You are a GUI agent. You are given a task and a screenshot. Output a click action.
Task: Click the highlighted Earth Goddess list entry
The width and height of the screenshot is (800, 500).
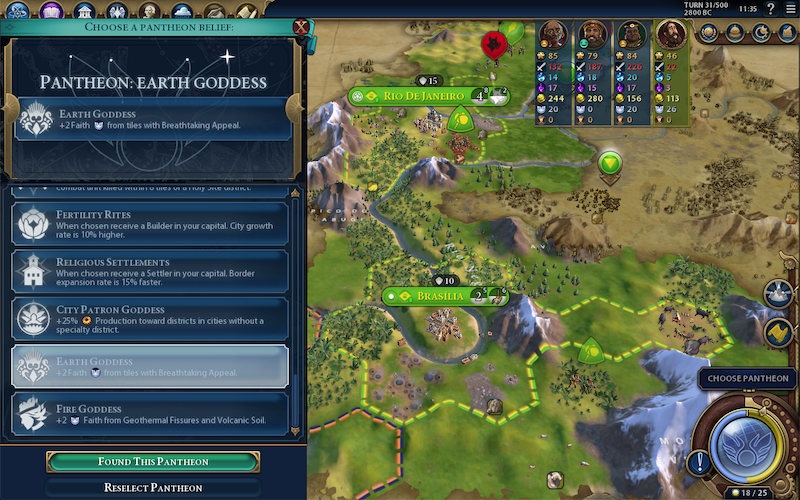pos(150,366)
